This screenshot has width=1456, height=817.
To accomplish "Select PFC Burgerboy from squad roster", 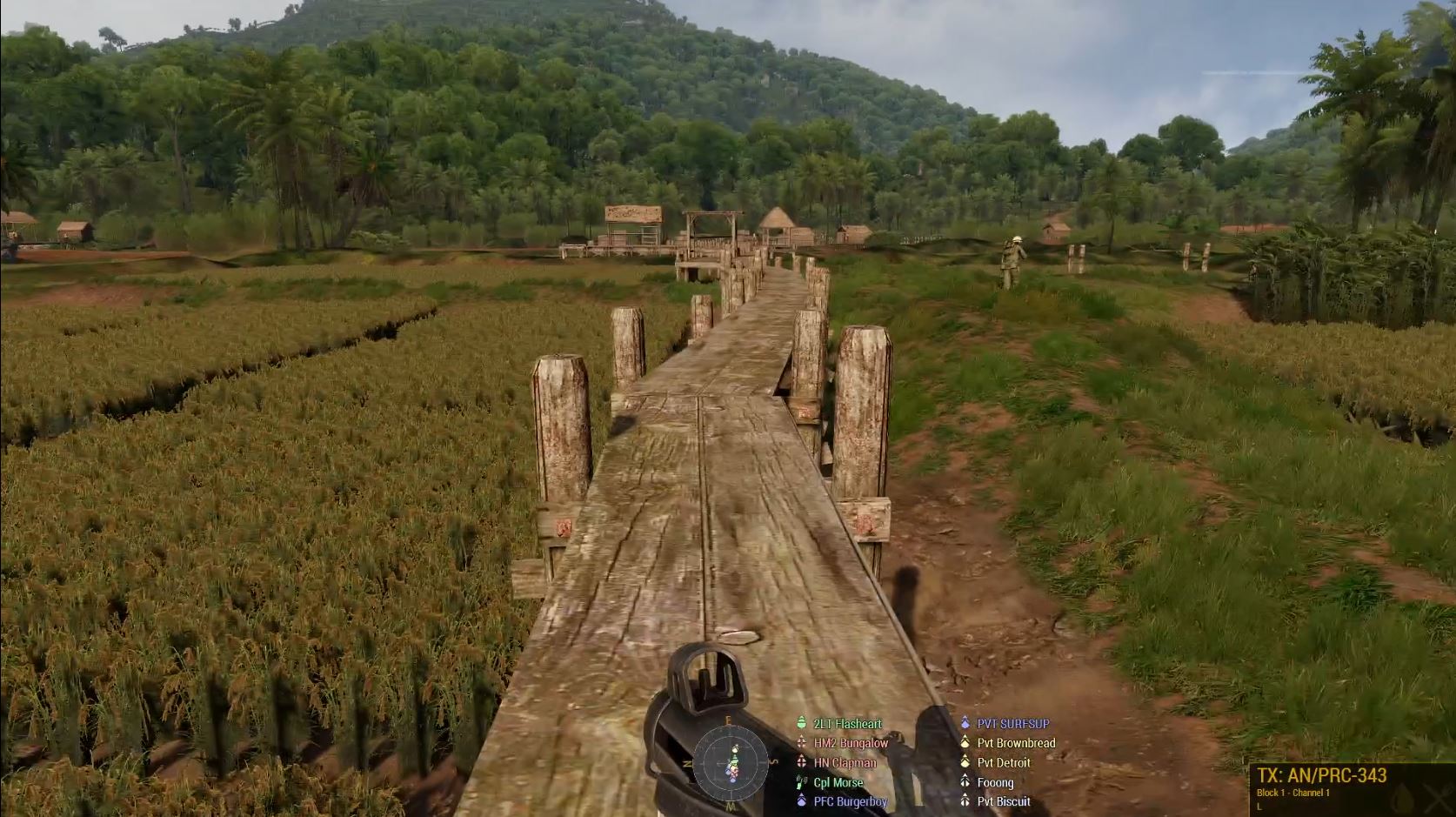I will tap(850, 801).
